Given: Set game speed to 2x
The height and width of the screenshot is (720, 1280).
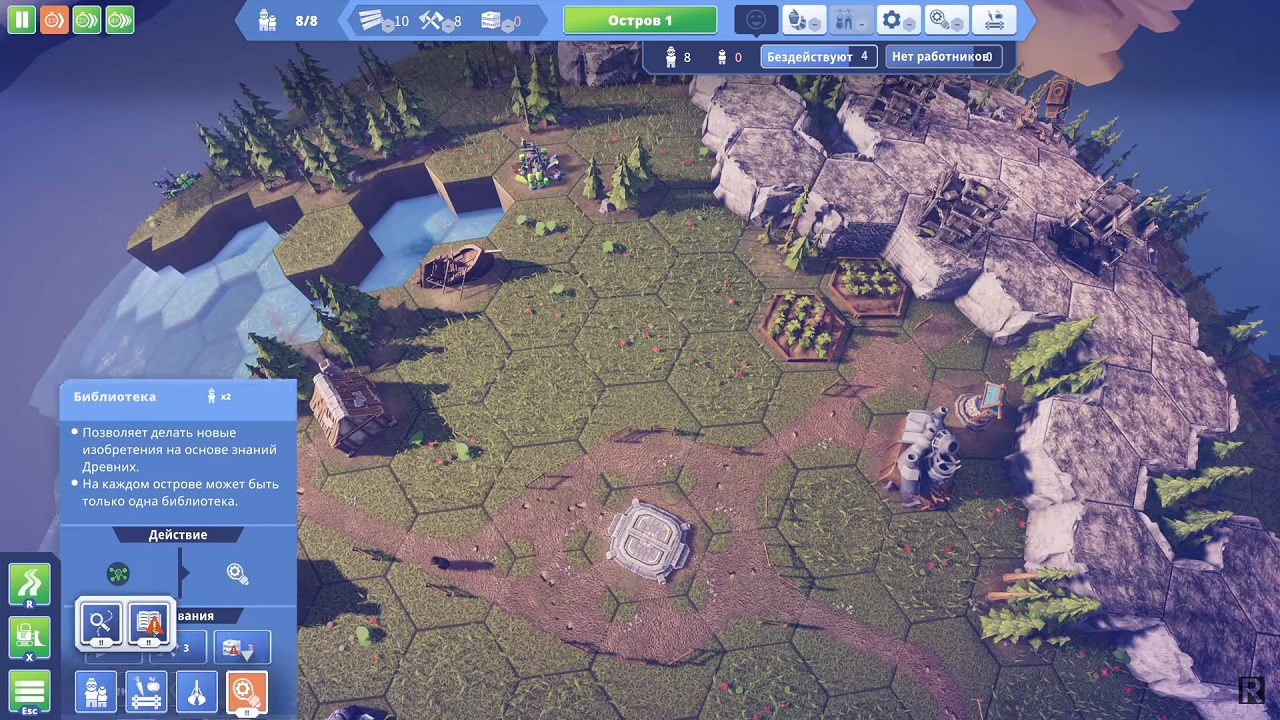Looking at the screenshot, I should tap(87, 19).
